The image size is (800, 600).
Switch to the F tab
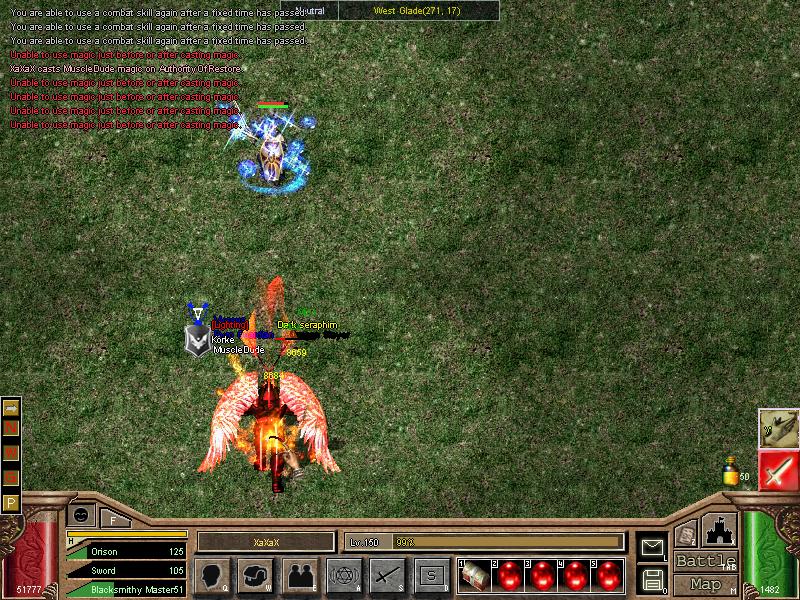click(113, 519)
